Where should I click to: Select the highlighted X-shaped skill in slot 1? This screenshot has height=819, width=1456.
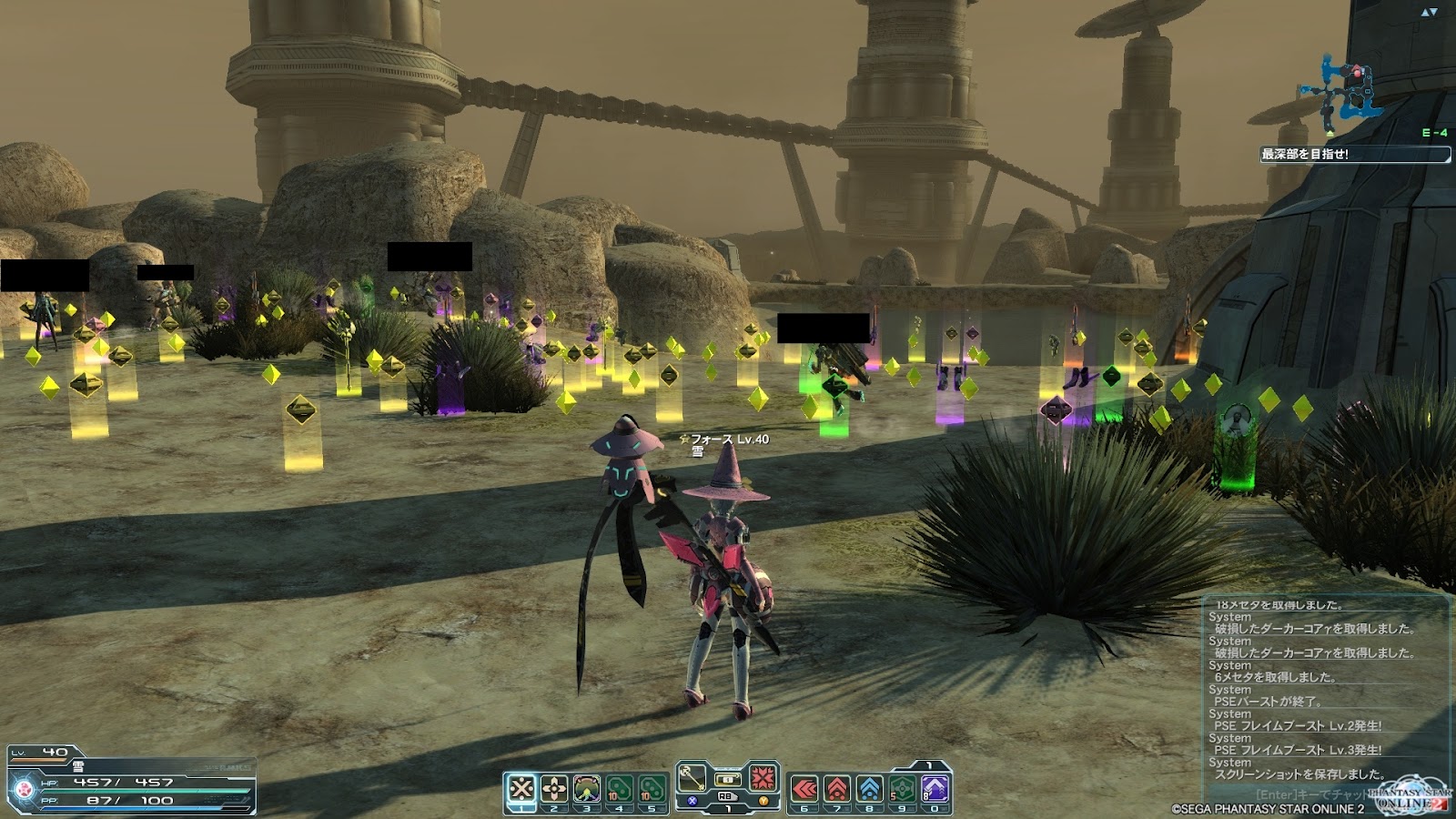tap(521, 788)
